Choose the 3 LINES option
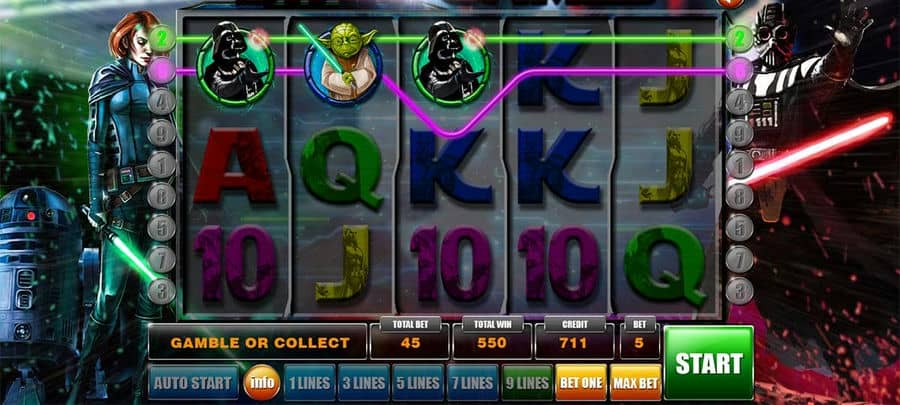Image resolution: width=900 pixels, height=405 pixels. [362, 382]
